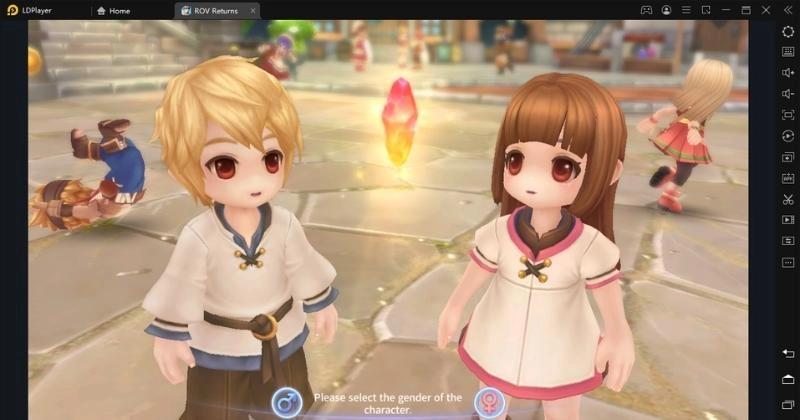Close the ROV Returns tab
The image size is (800, 420).
[x=253, y=10]
